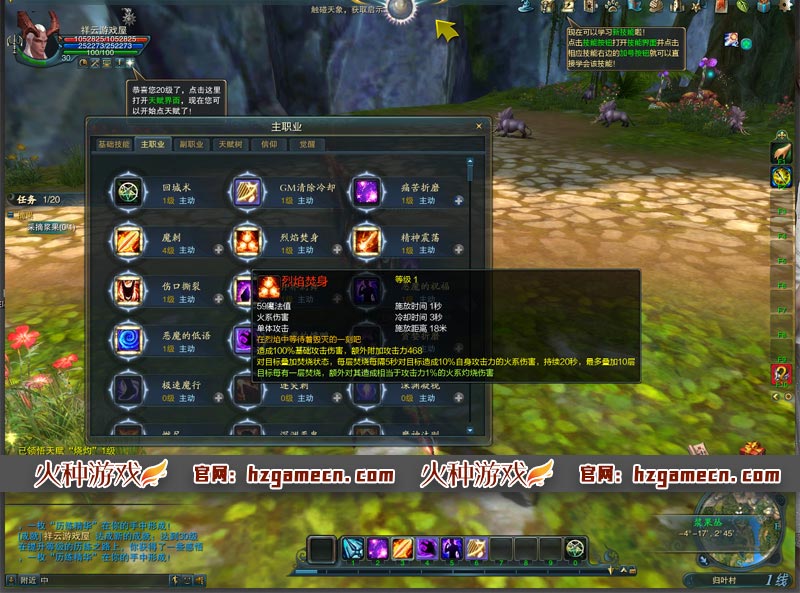Image resolution: width=800 pixels, height=593 pixels.
Task: Select the 回城术 skill icon
Action: 128,192
